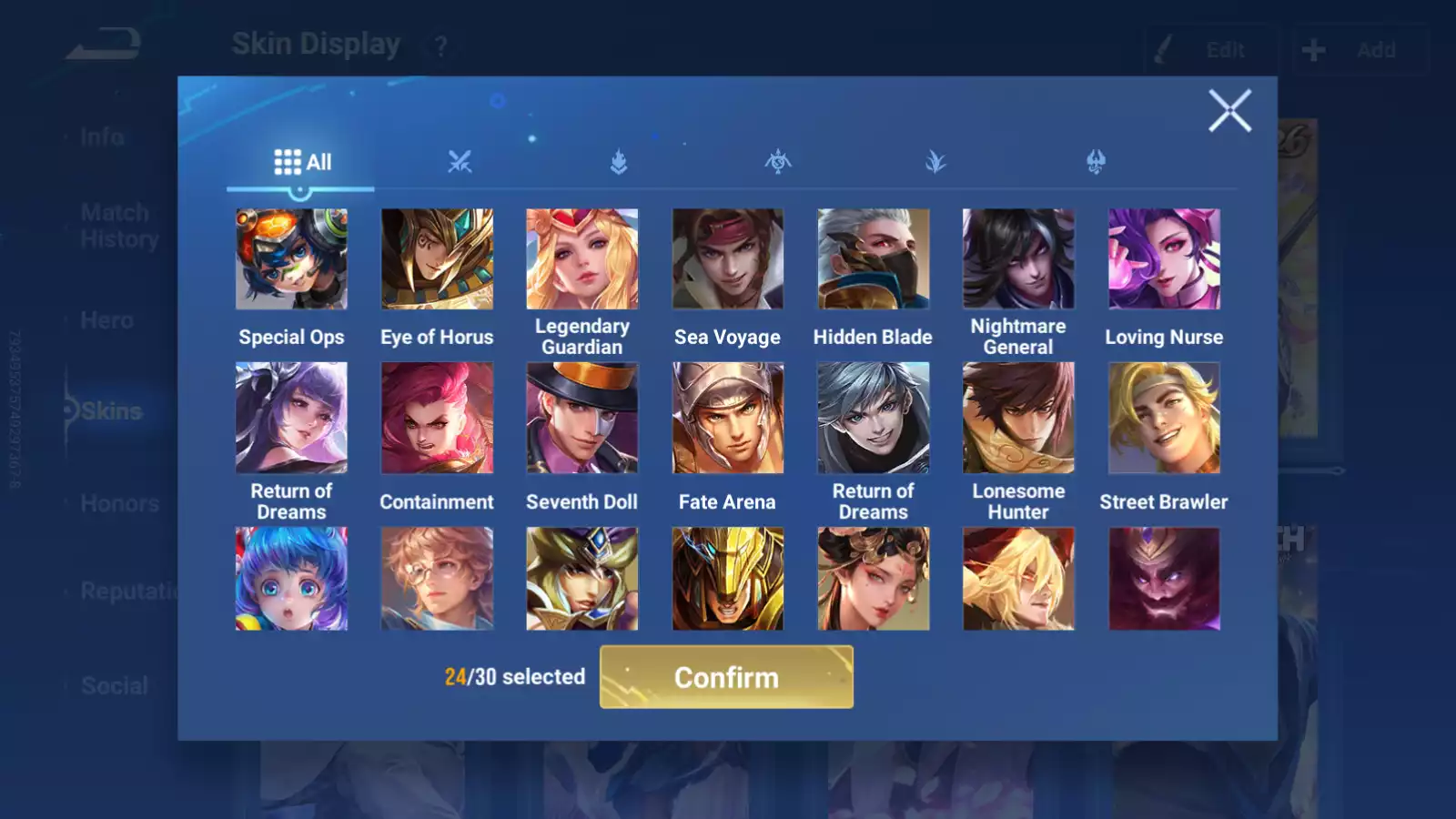Select the Nightmare General skin

click(x=1018, y=259)
